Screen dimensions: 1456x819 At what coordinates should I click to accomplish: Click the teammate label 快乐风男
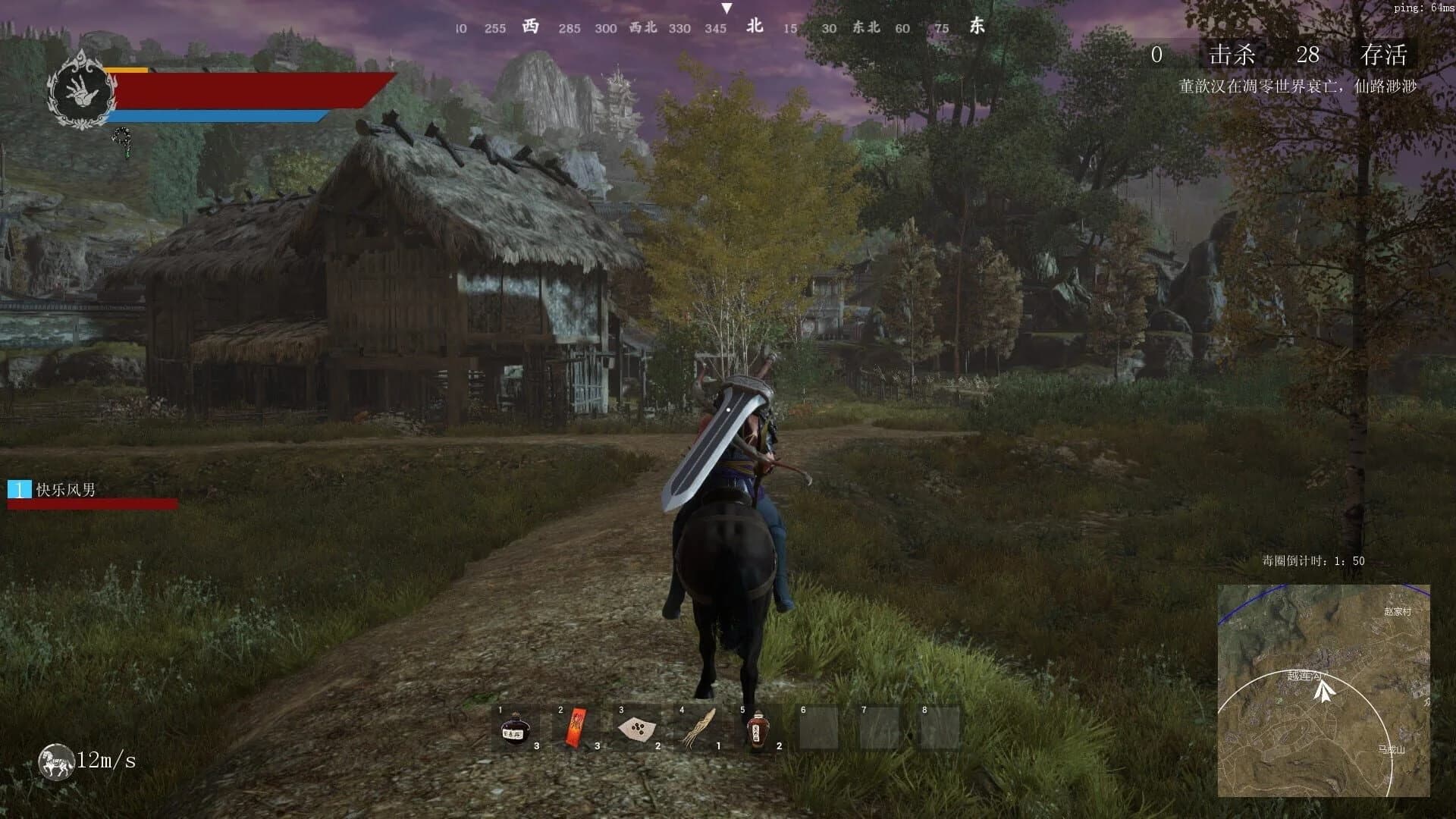[x=64, y=491]
